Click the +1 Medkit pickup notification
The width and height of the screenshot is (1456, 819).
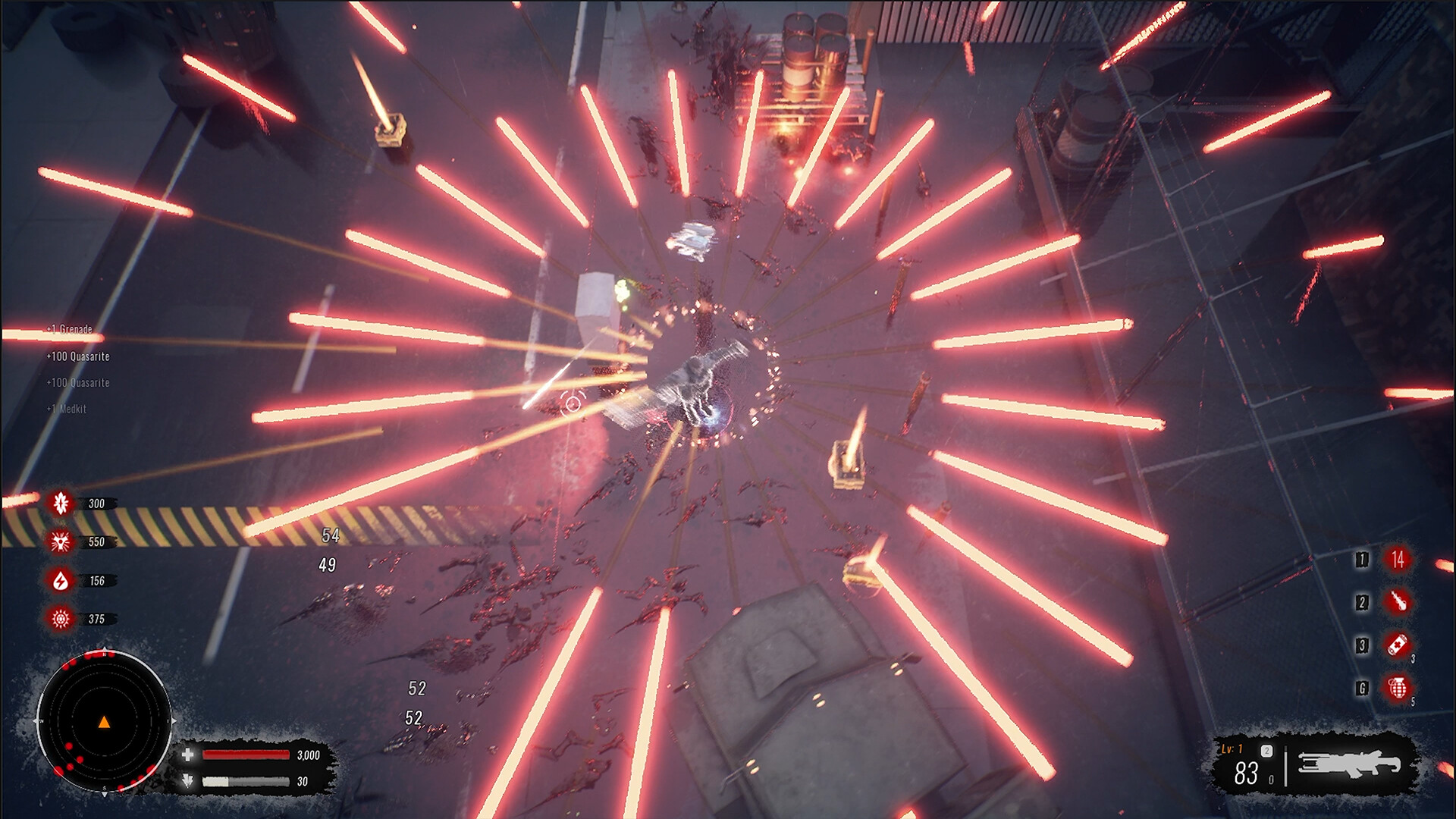click(66, 409)
